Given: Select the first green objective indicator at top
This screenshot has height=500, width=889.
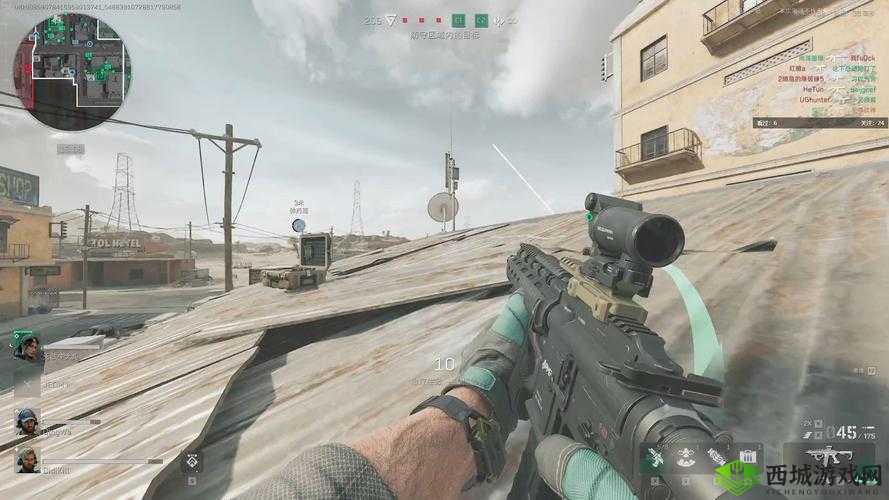Looking at the screenshot, I should pyautogui.click(x=459, y=19).
